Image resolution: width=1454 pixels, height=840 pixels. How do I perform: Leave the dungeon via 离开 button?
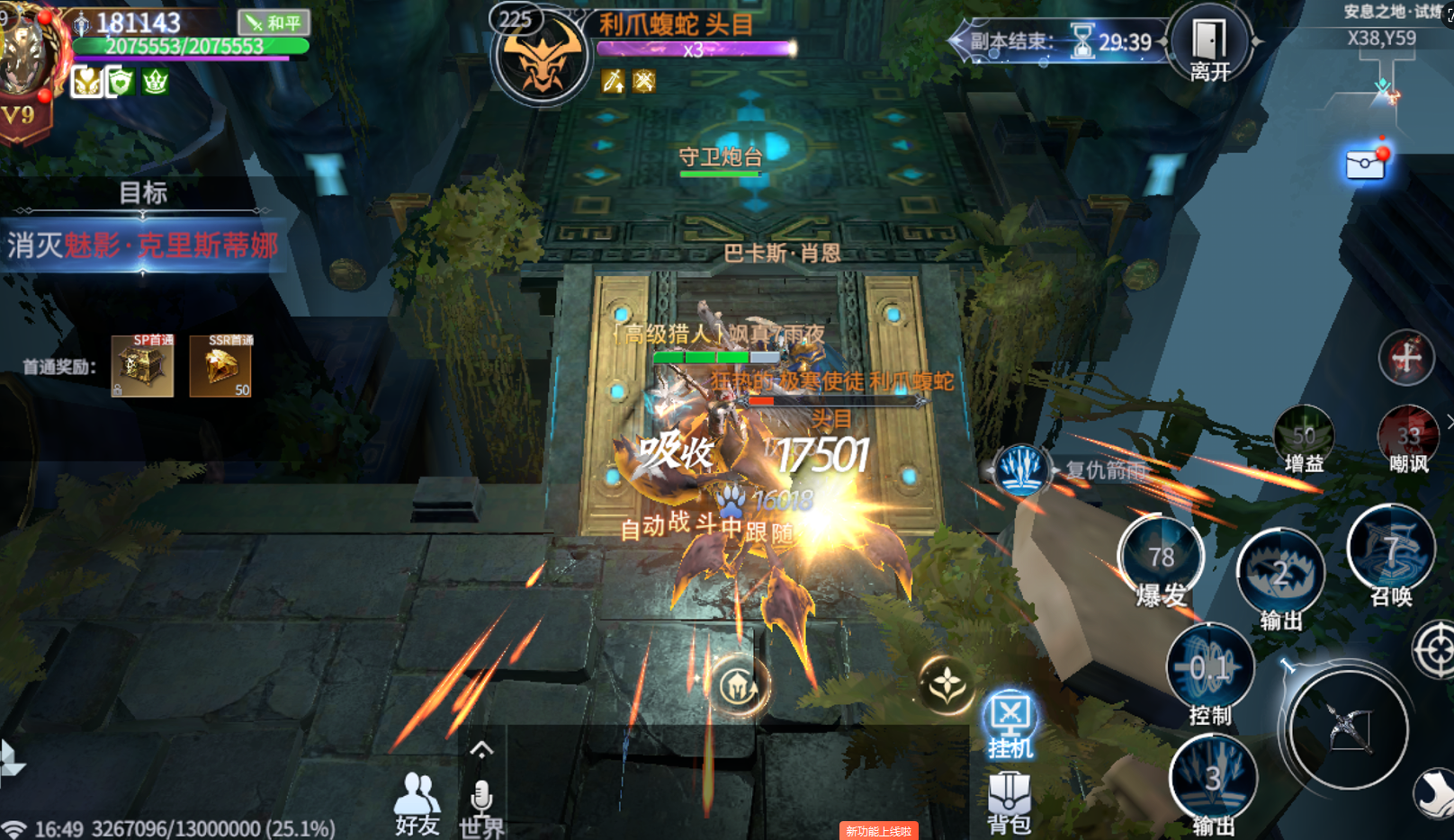(1209, 45)
